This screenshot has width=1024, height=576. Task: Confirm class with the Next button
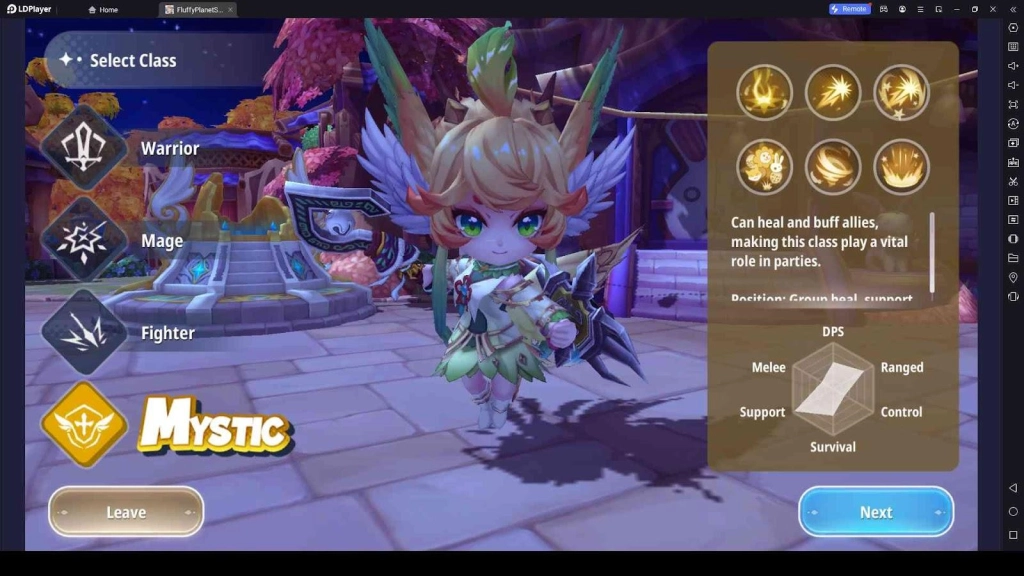click(876, 512)
